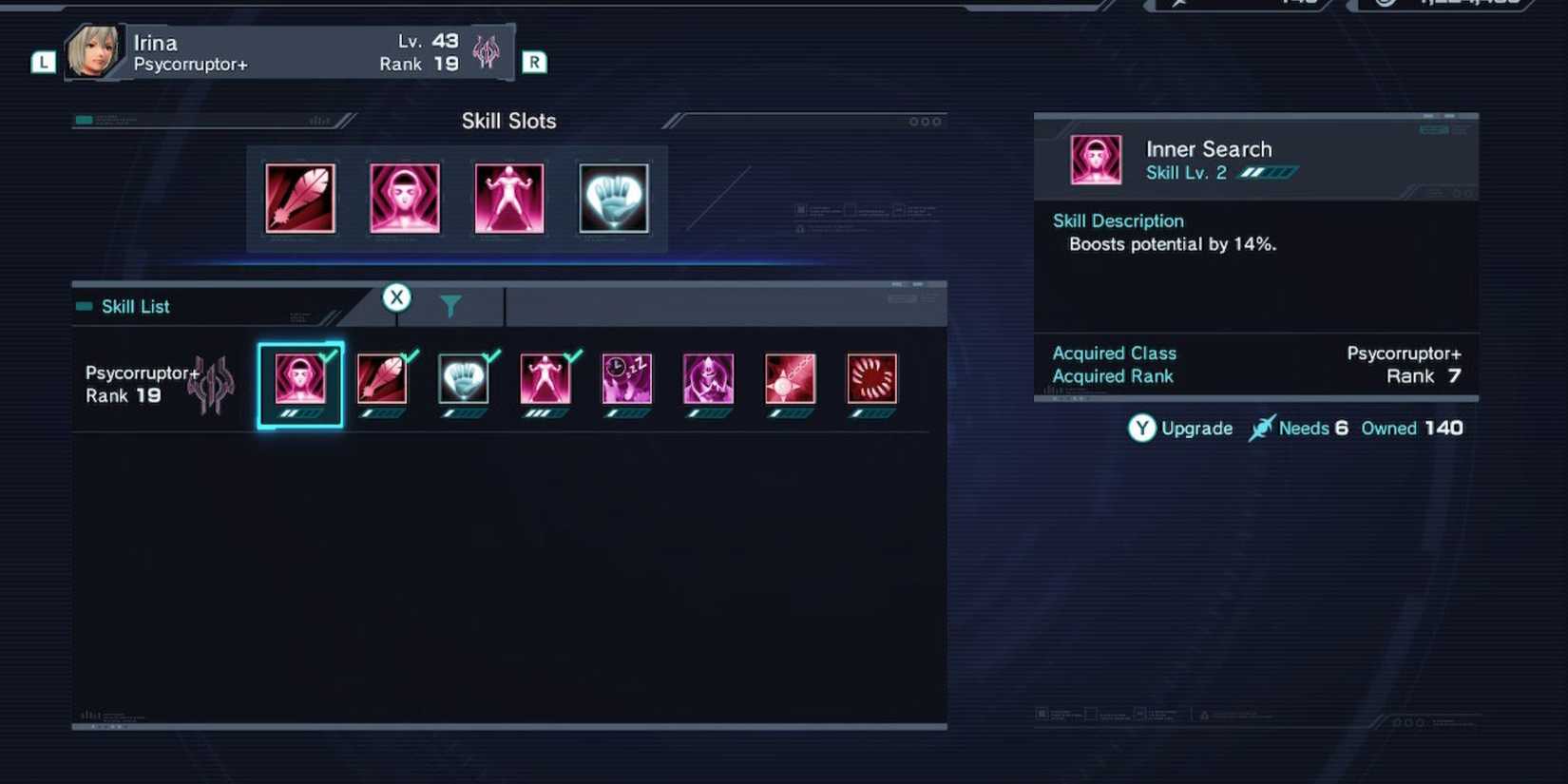Select the Inner Search icon in Skill Slots
1568x784 pixels.
(405, 198)
